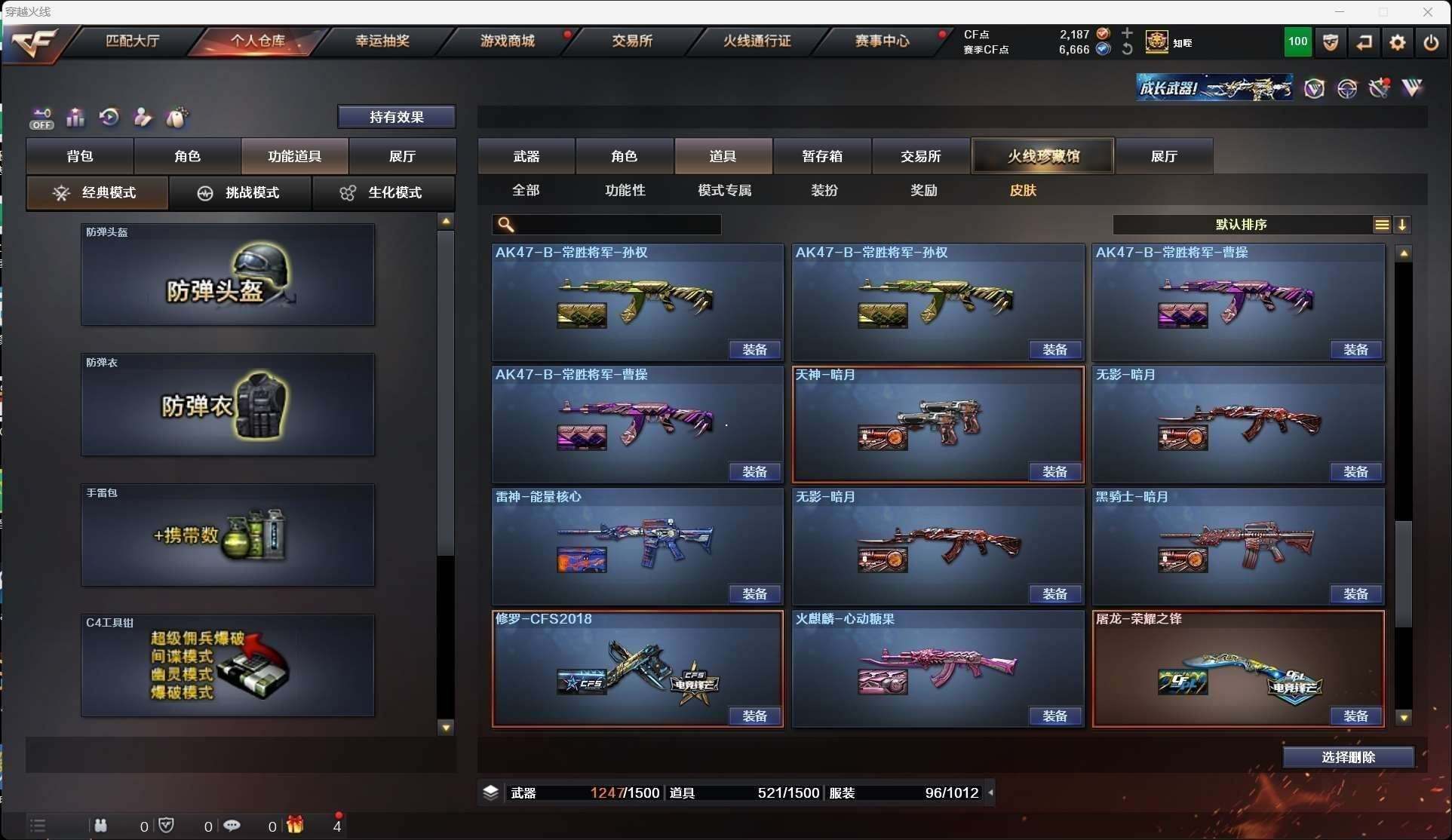The image size is (1452, 840).
Task: Open the 交易所 in top navigation
Action: [632, 41]
